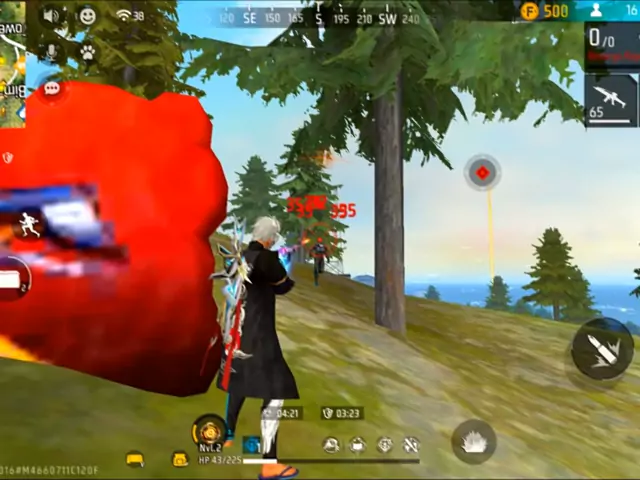The width and height of the screenshot is (640, 480).
Task: Activate the character skill icon labeled Nvl.2
Action: point(209,431)
